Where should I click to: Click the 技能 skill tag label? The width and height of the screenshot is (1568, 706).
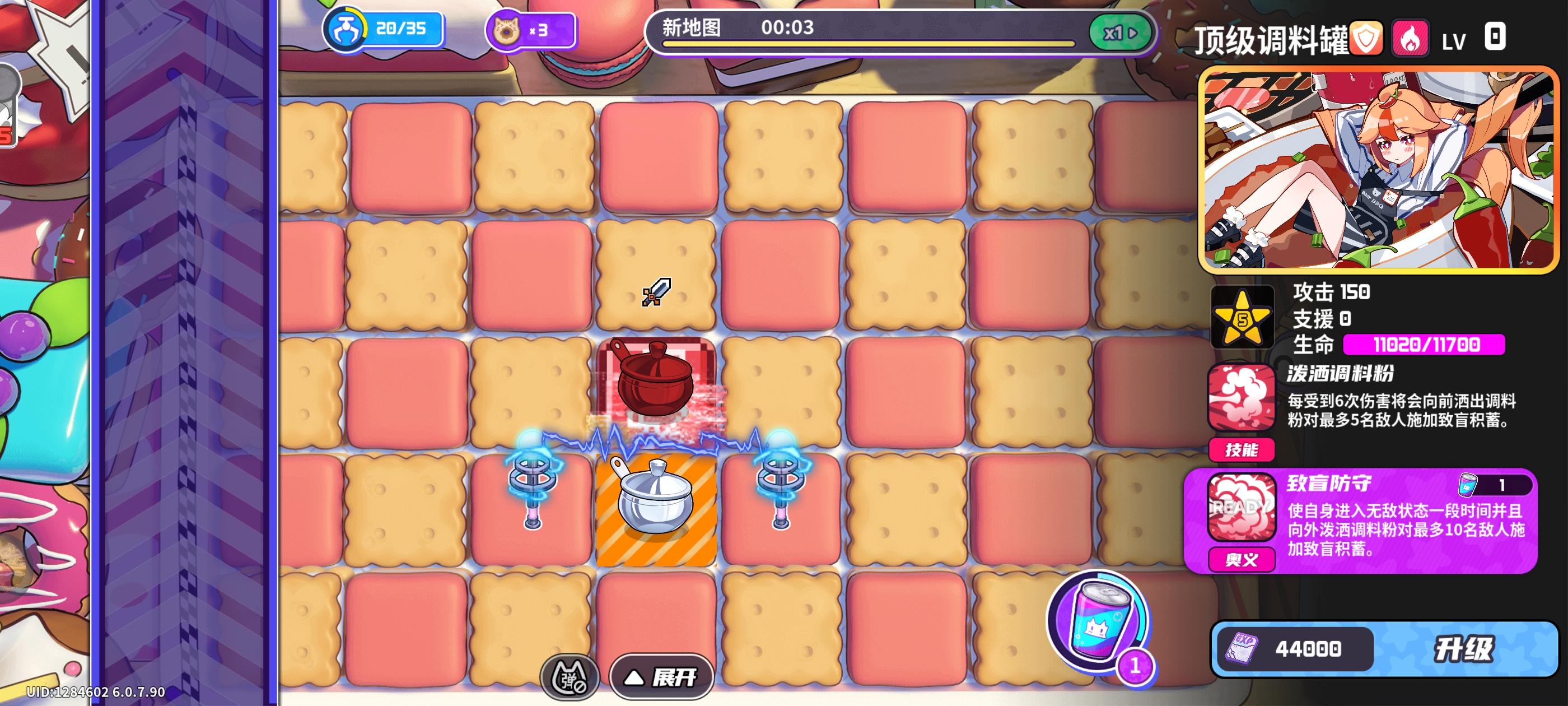[x=1241, y=449]
